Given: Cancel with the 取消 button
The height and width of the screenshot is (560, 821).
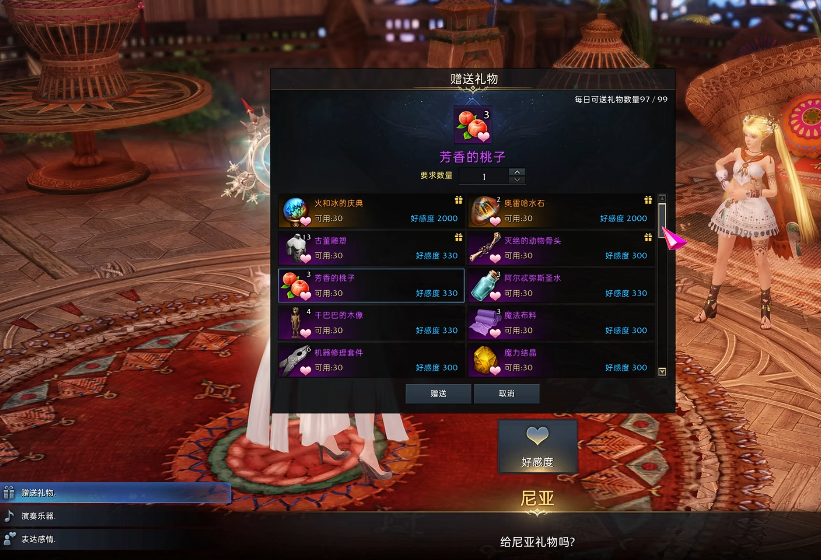Looking at the screenshot, I should (x=507, y=394).
